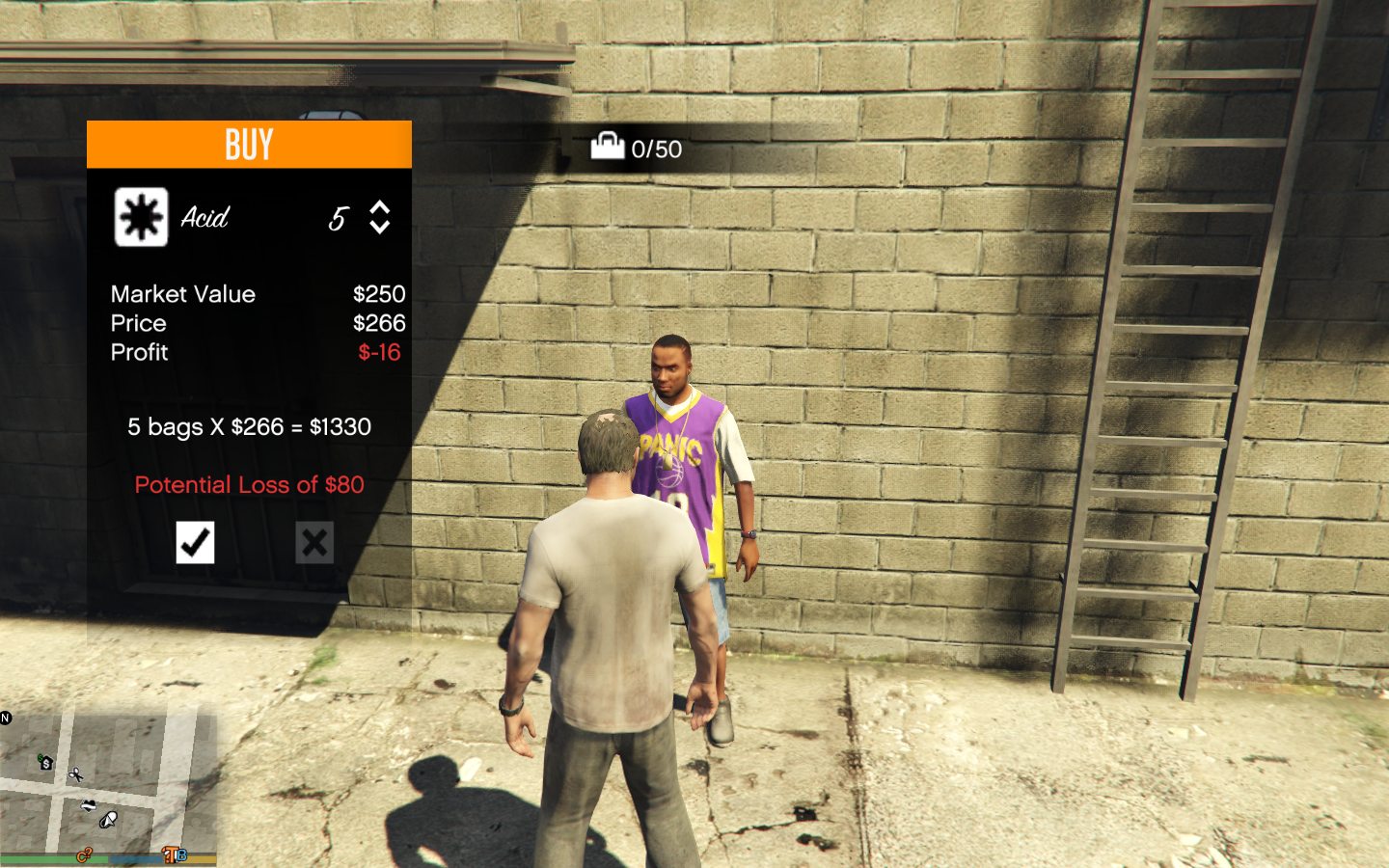
Task: Click the minimap in the corner
Action: (x=108, y=786)
